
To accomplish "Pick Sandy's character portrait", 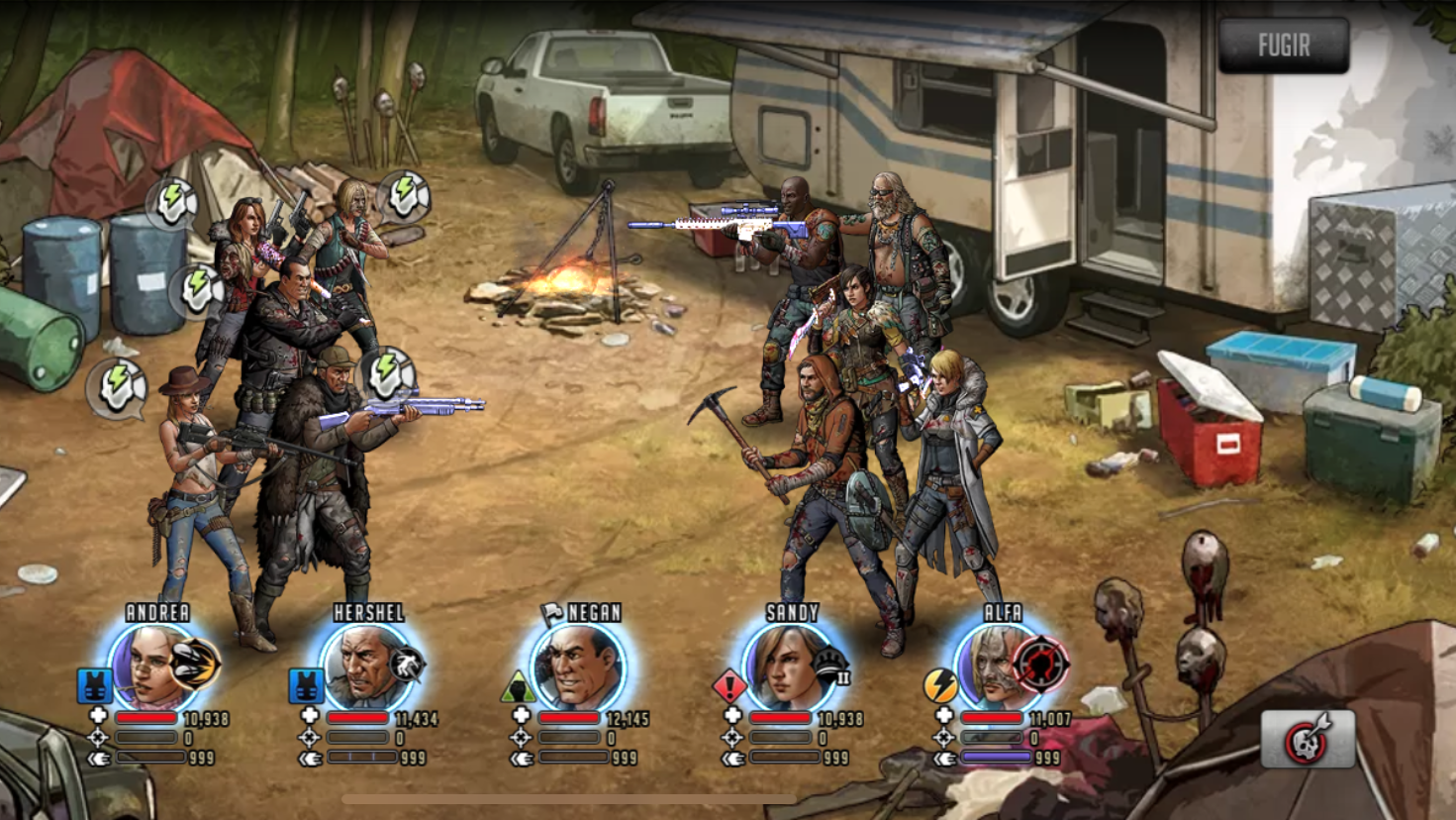I will click(x=791, y=666).
